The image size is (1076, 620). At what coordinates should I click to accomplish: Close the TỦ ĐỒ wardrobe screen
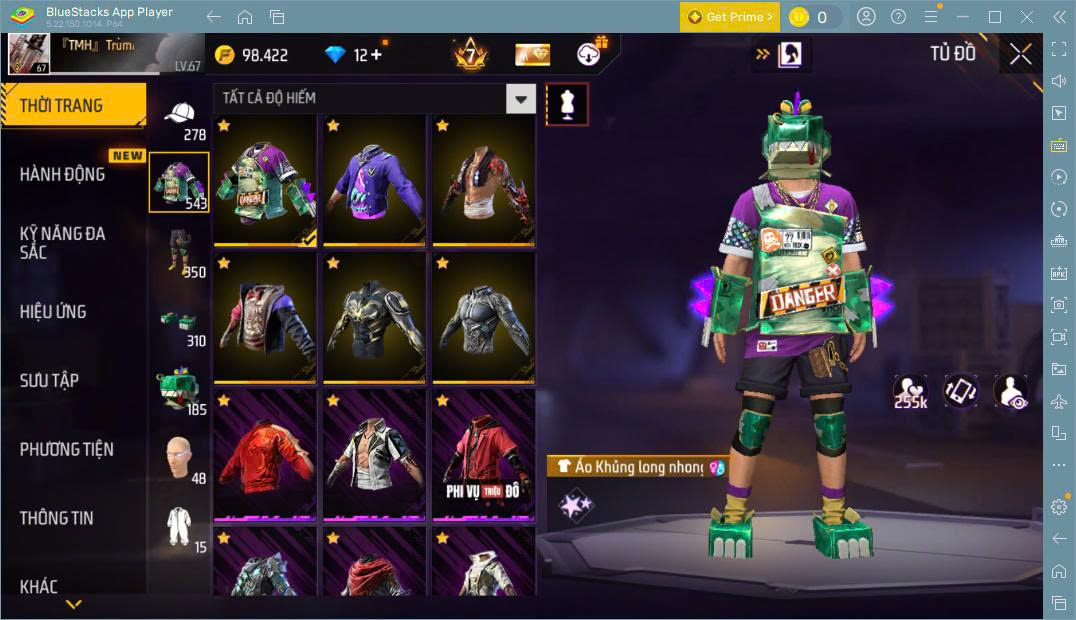[1020, 54]
